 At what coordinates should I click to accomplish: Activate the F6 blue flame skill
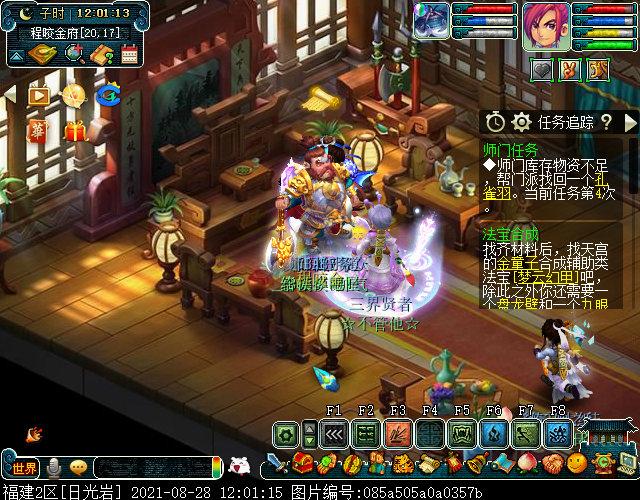coord(494,434)
